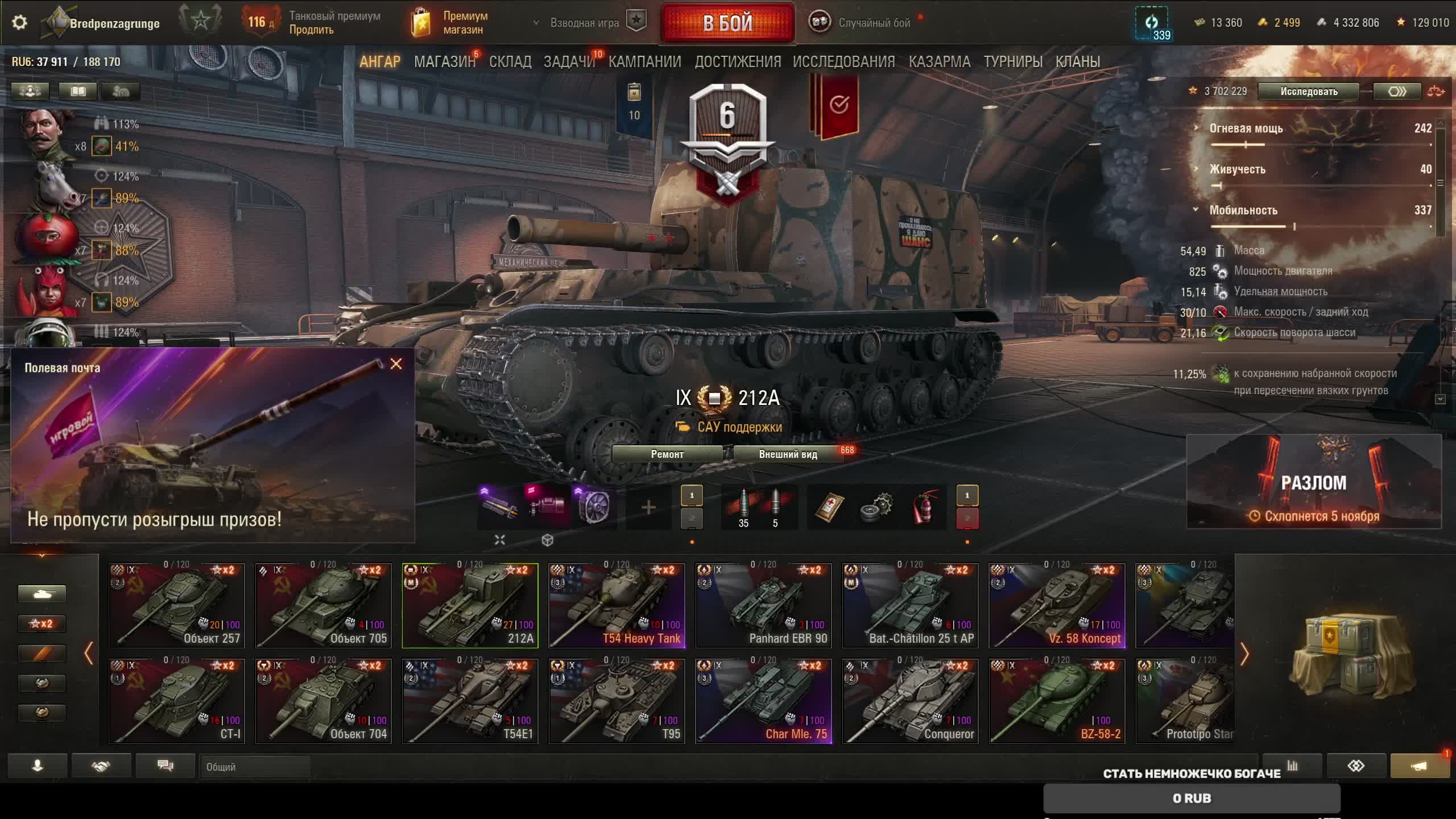Switch to the МАГАЗИН tab
The width and height of the screenshot is (1456, 819).
[x=444, y=61]
